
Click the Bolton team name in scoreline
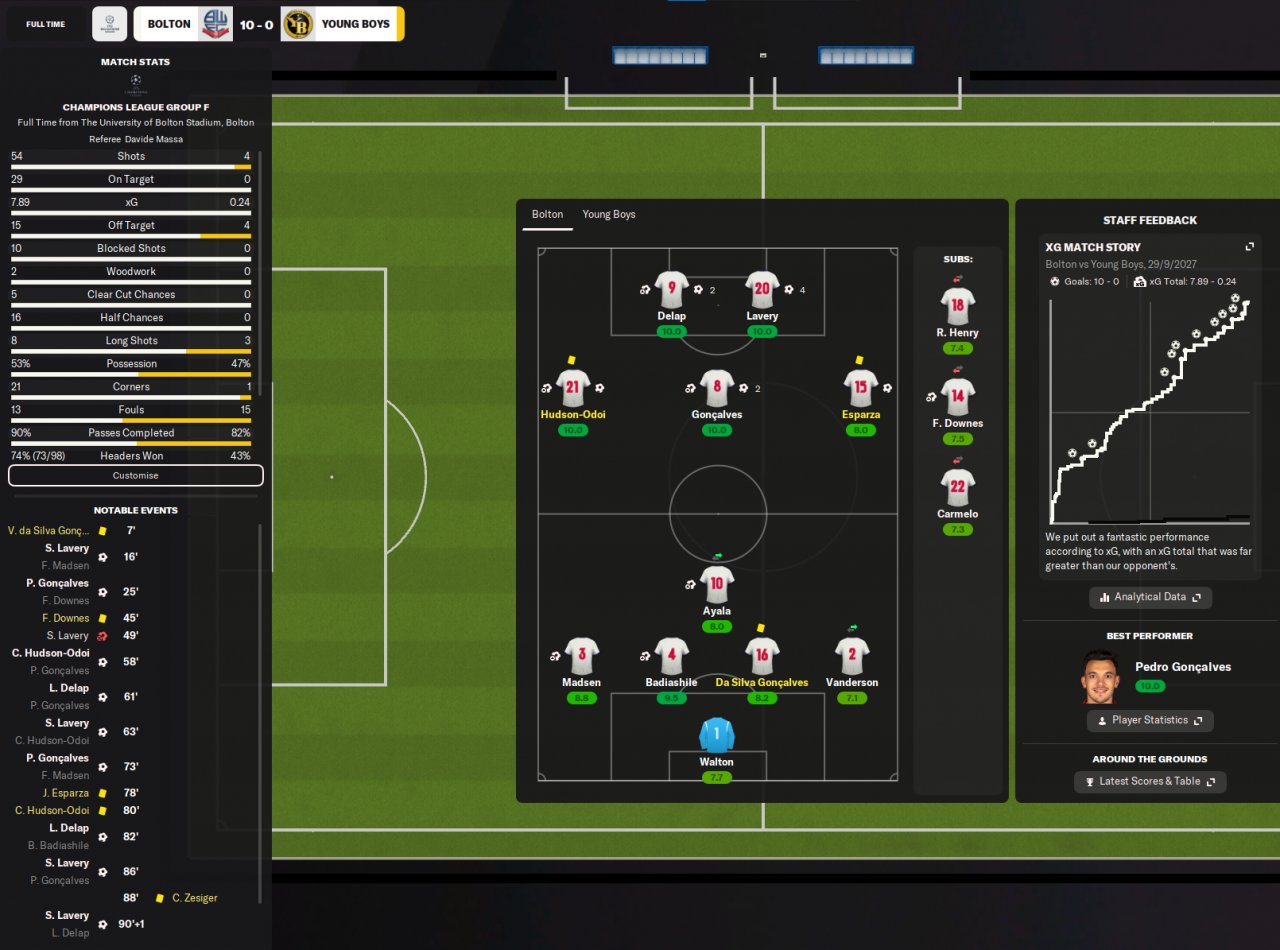(169, 24)
